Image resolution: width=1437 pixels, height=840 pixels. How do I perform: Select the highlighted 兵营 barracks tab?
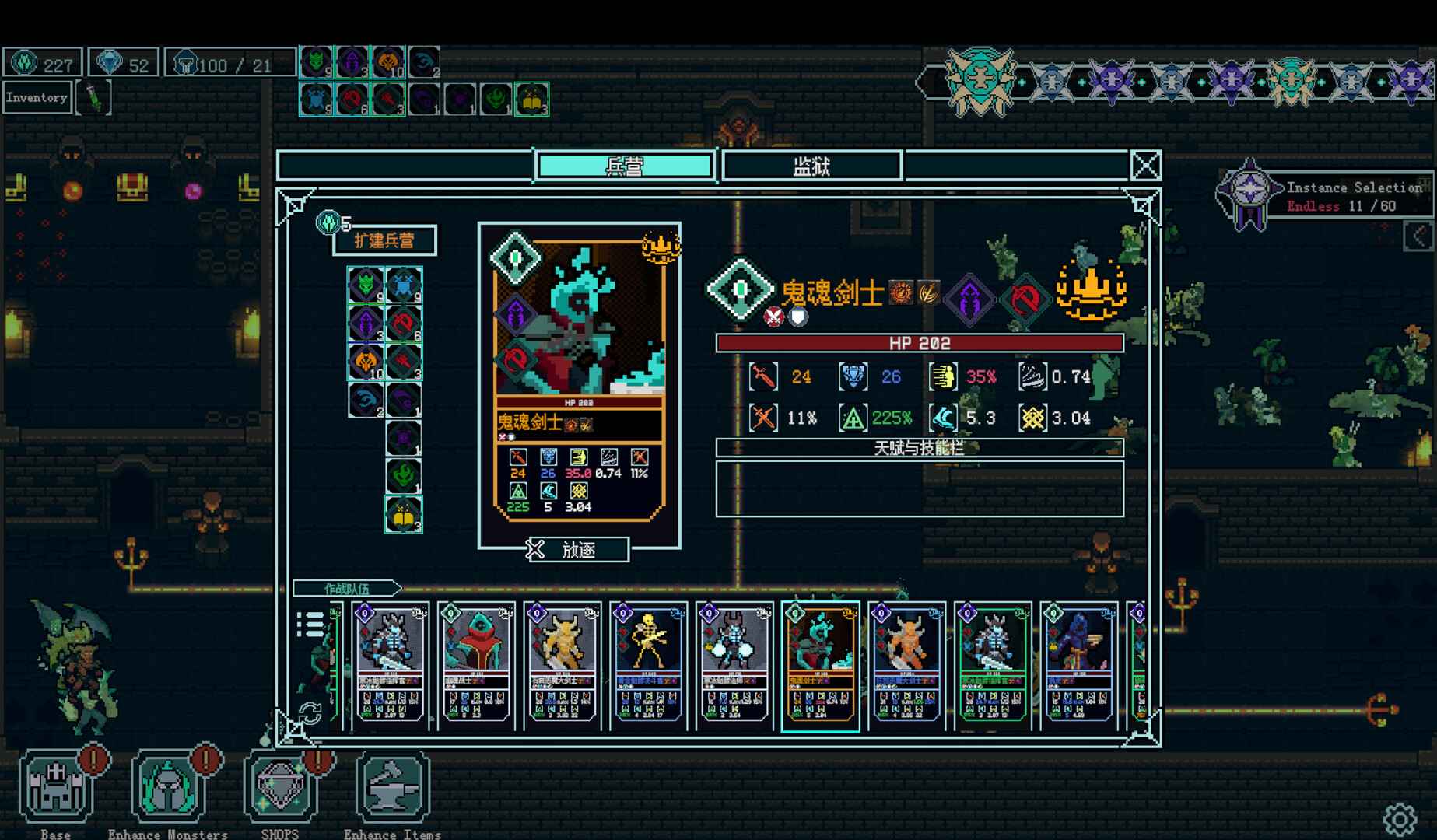(626, 166)
